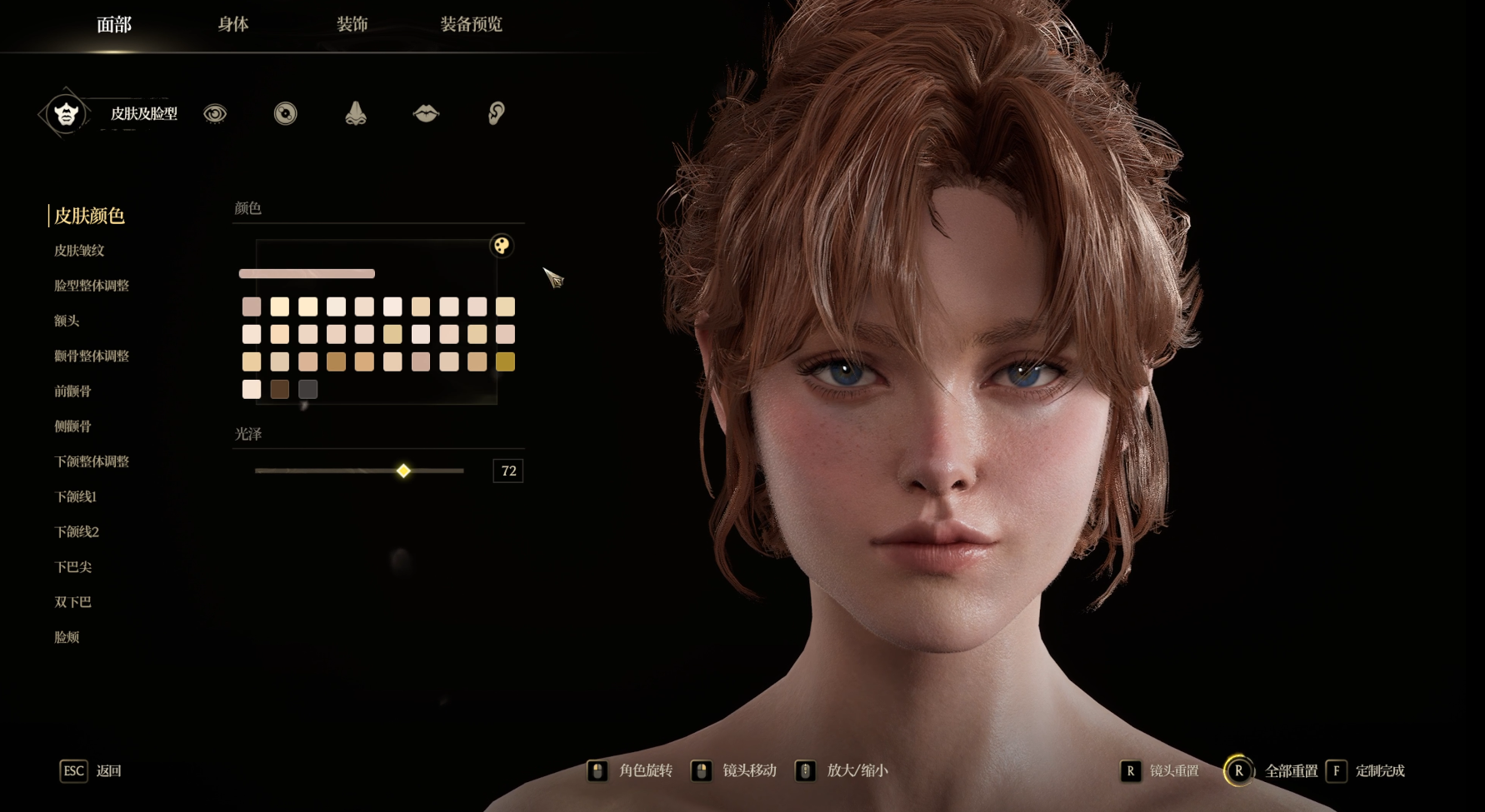This screenshot has width=1485, height=812.
Task: Open 颧骨整体调整 settings
Action: coord(92,356)
